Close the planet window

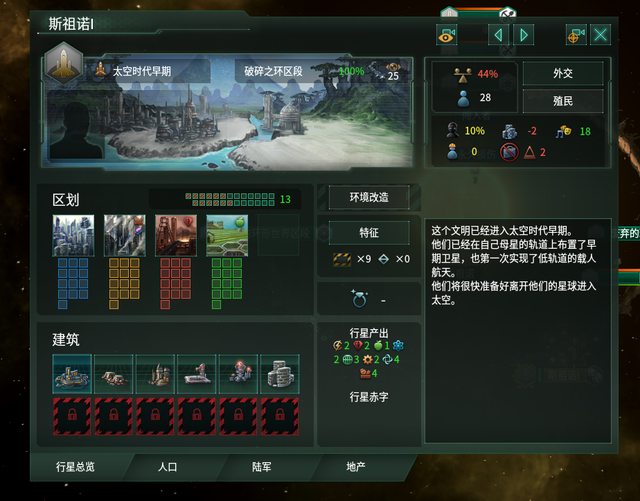601,35
